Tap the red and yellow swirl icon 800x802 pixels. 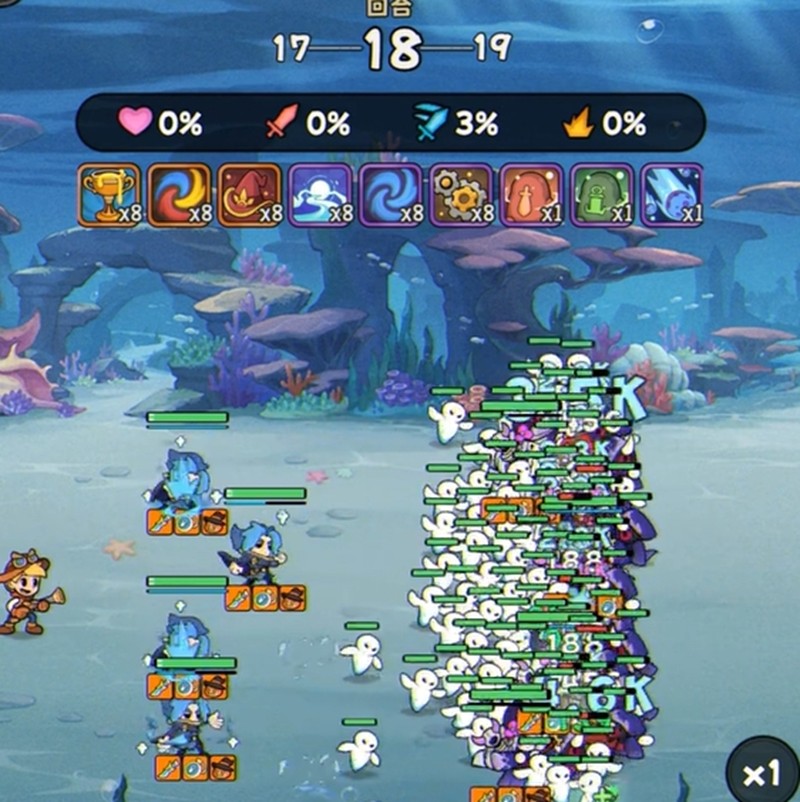click(x=179, y=196)
